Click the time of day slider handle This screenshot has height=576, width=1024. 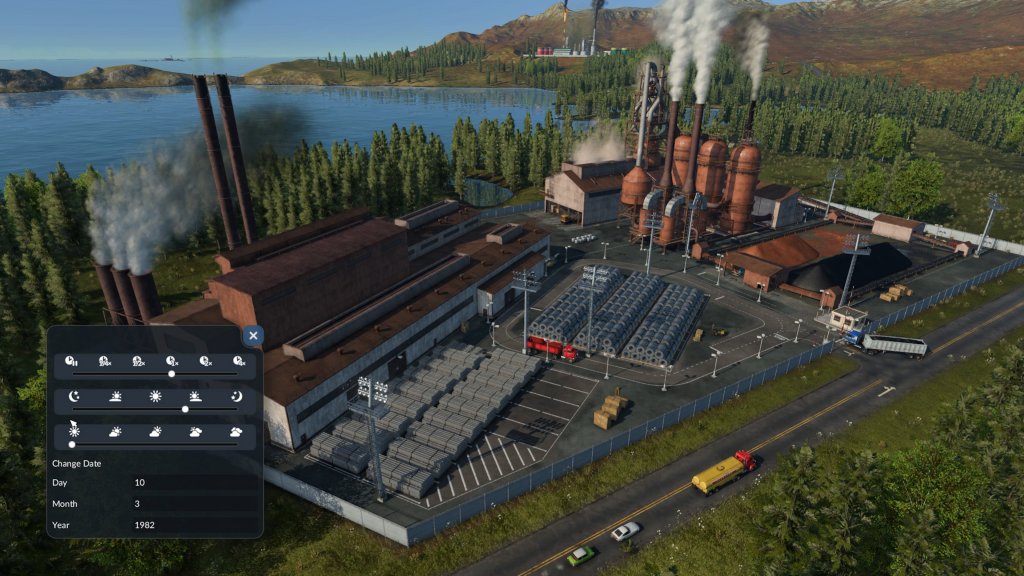tap(185, 408)
